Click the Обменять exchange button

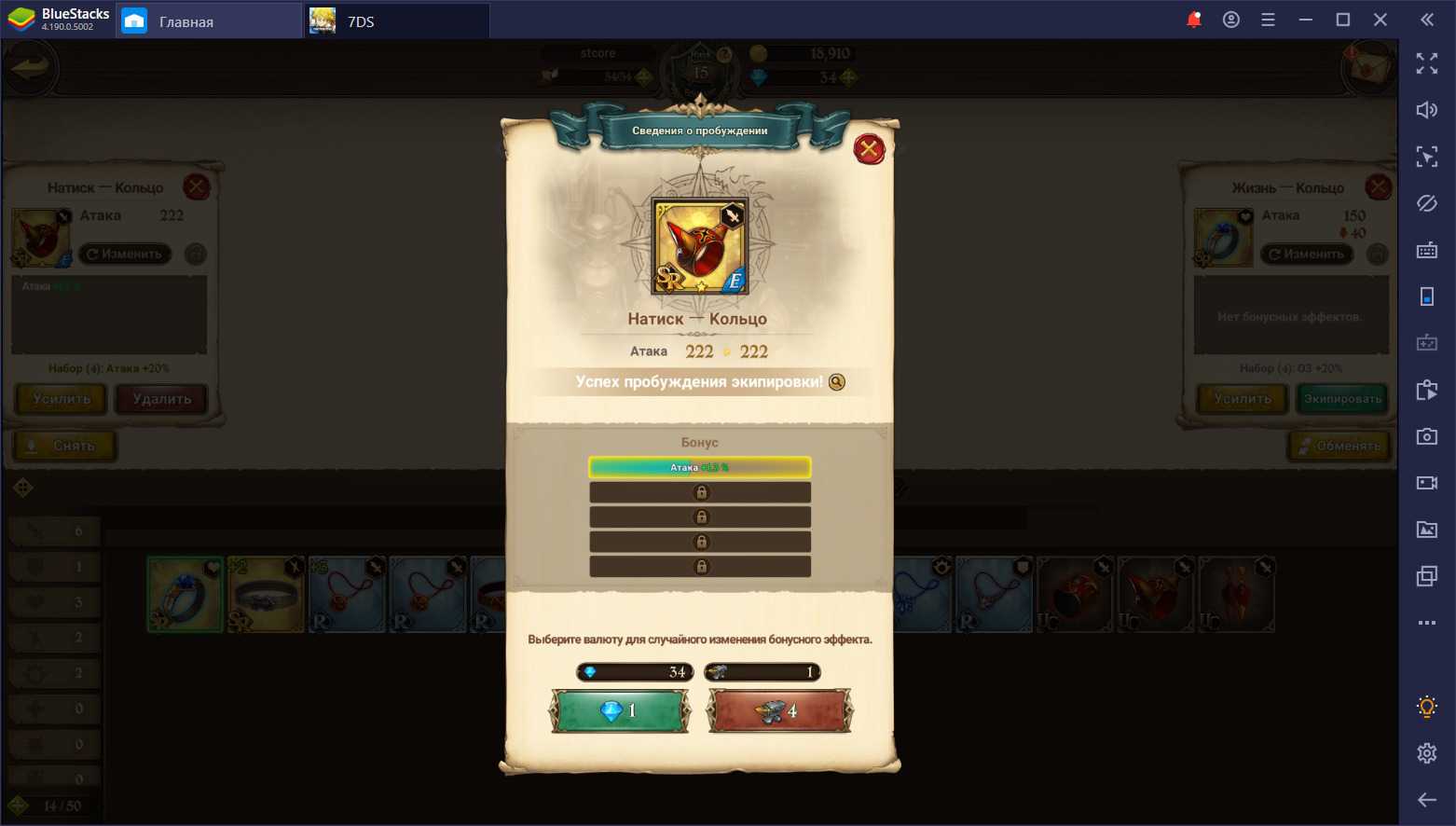(x=1339, y=446)
